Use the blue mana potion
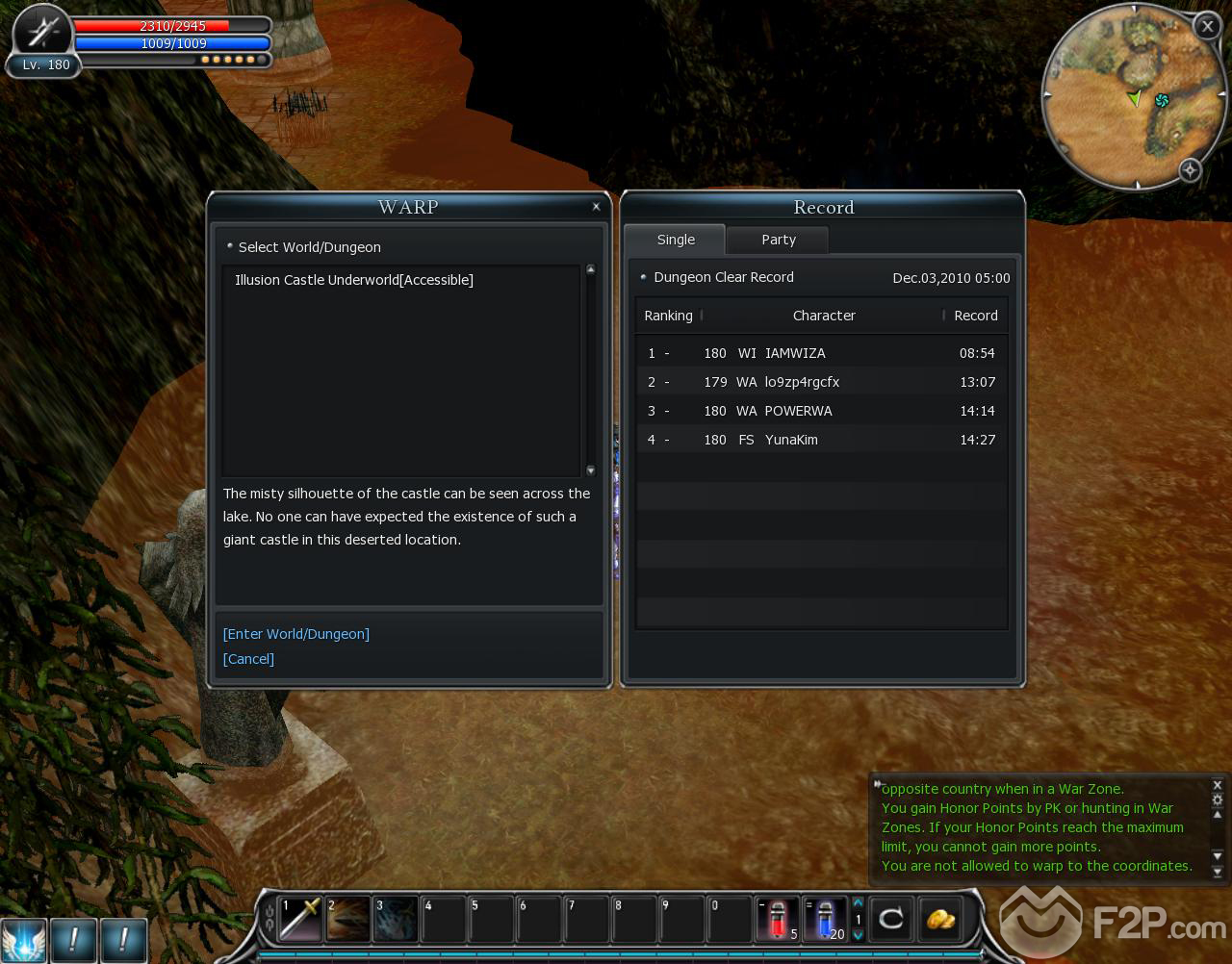The height and width of the screenshot is (964, 1232). tap(825, 919)
